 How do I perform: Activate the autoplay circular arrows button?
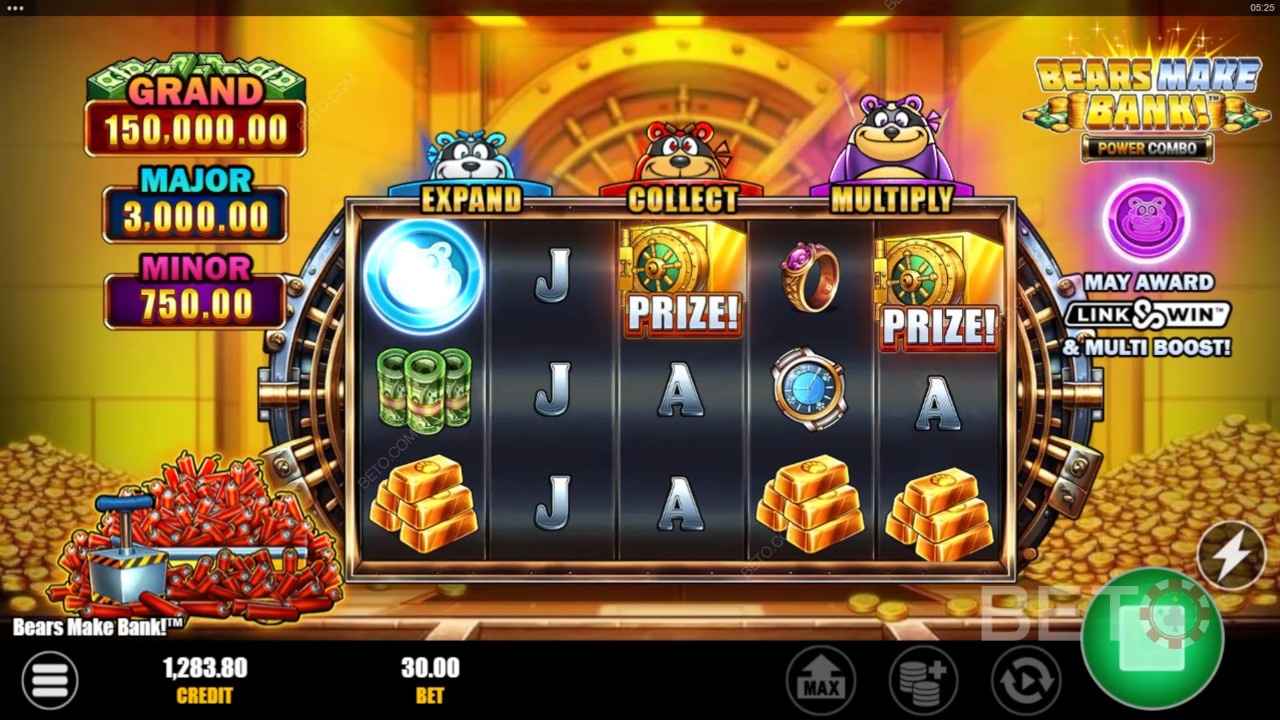coord(1025,681)
